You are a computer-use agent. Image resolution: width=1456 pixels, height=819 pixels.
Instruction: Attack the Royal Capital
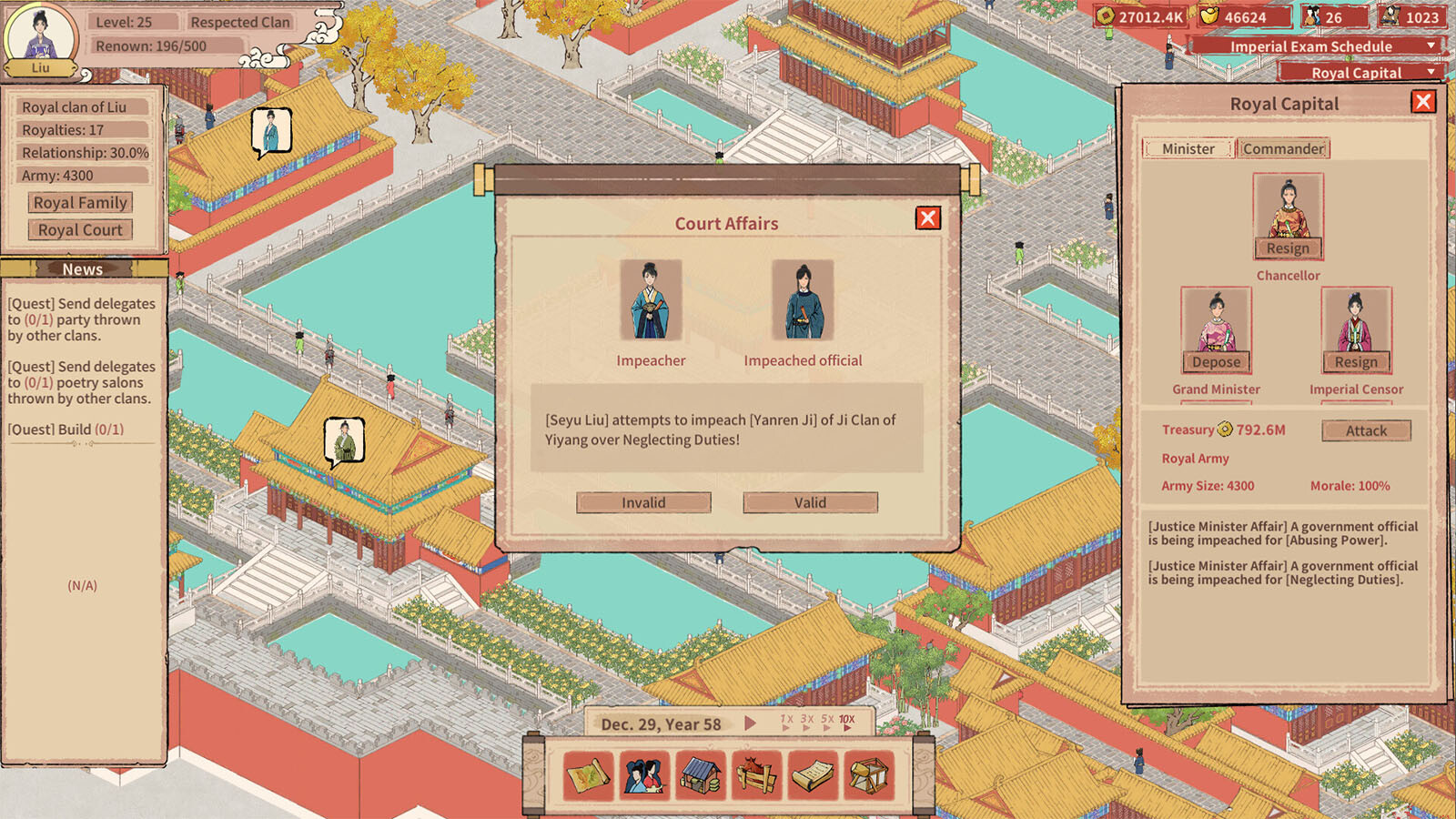point(1366,430)
